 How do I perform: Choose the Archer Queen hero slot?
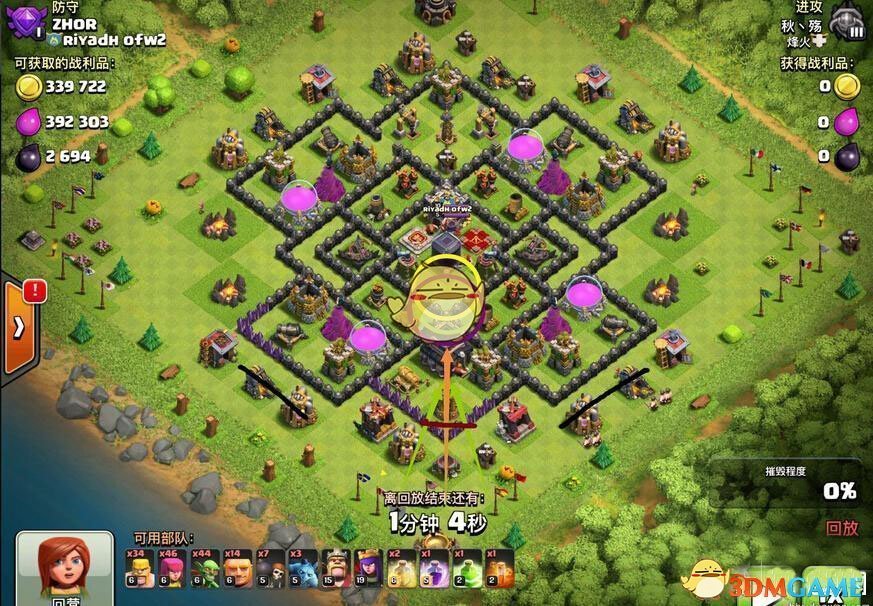tap(368, 568)
